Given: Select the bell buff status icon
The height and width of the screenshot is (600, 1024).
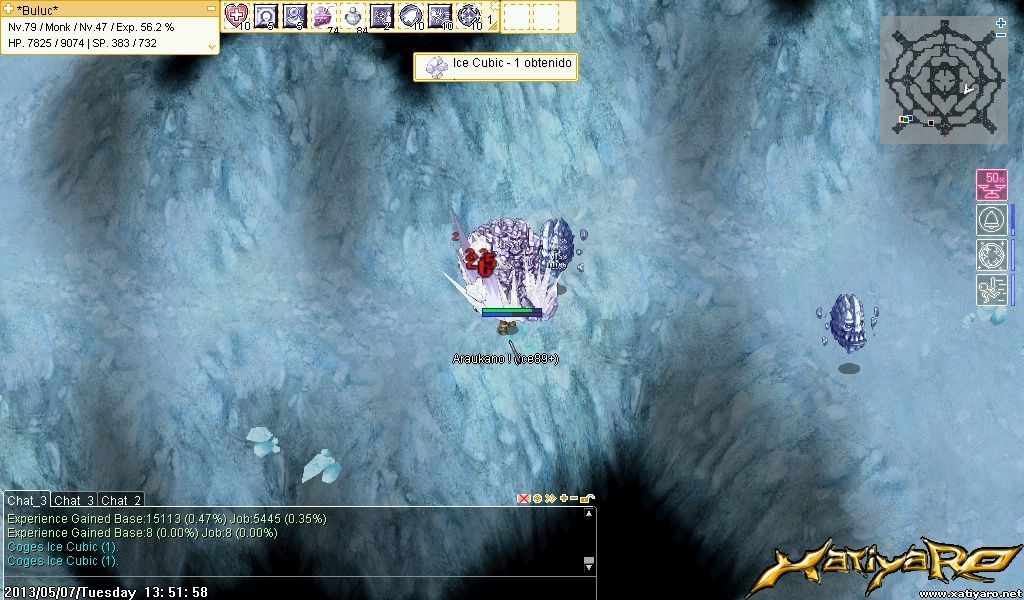Looking at the screenshot, I should [x=991, y=220].
